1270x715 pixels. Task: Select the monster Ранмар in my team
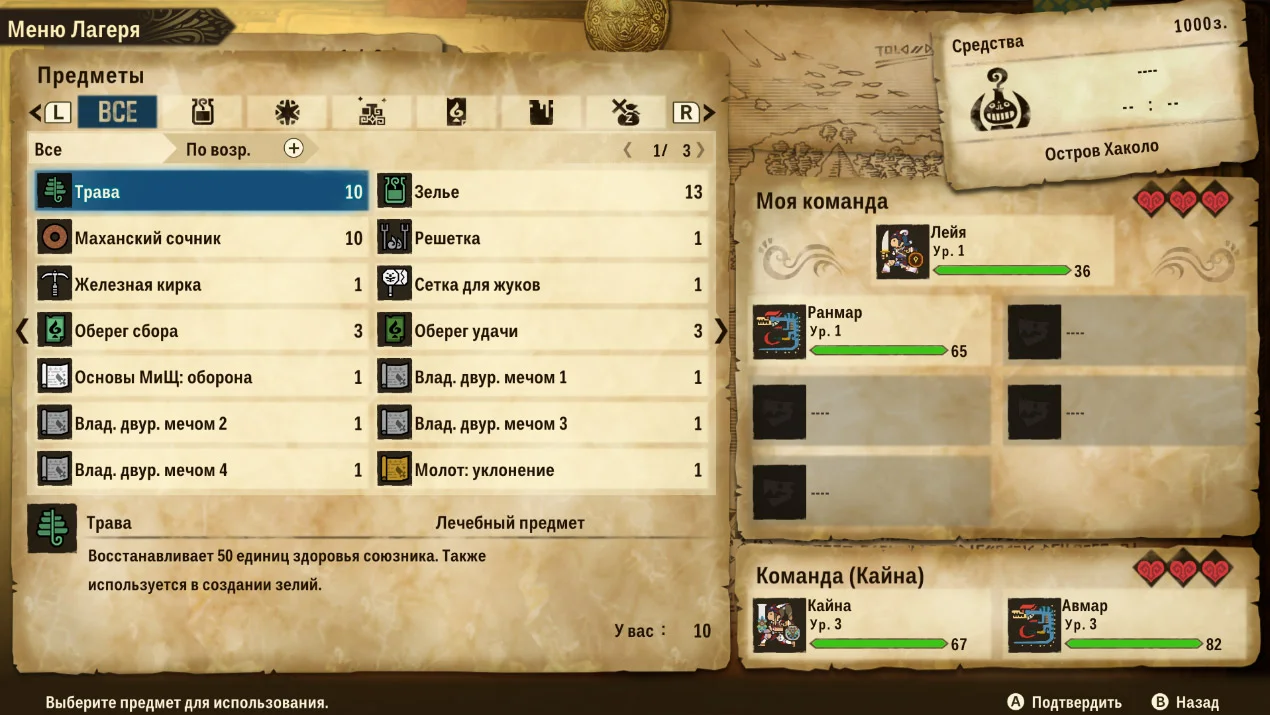[870, 331]
